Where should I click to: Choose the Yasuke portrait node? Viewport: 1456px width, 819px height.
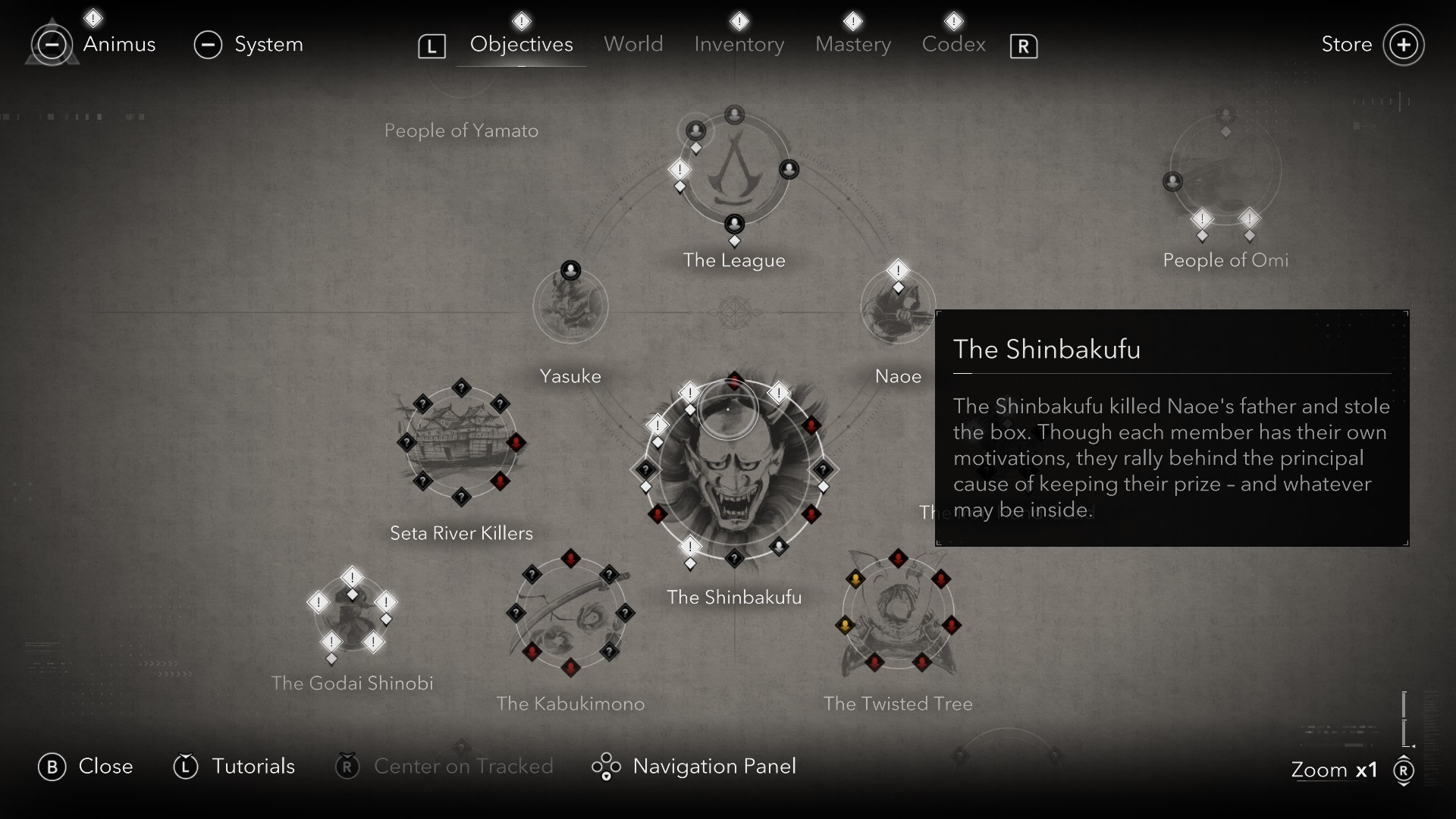570,307
